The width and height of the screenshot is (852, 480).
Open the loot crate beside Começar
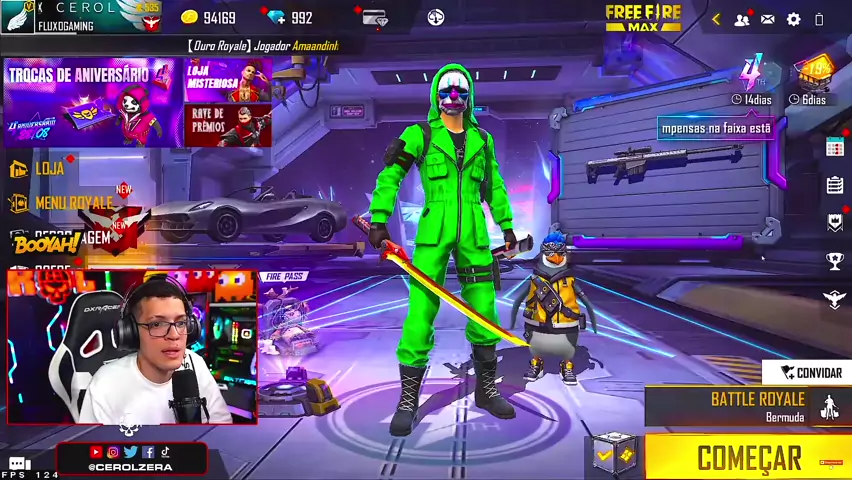click(611, 453)
